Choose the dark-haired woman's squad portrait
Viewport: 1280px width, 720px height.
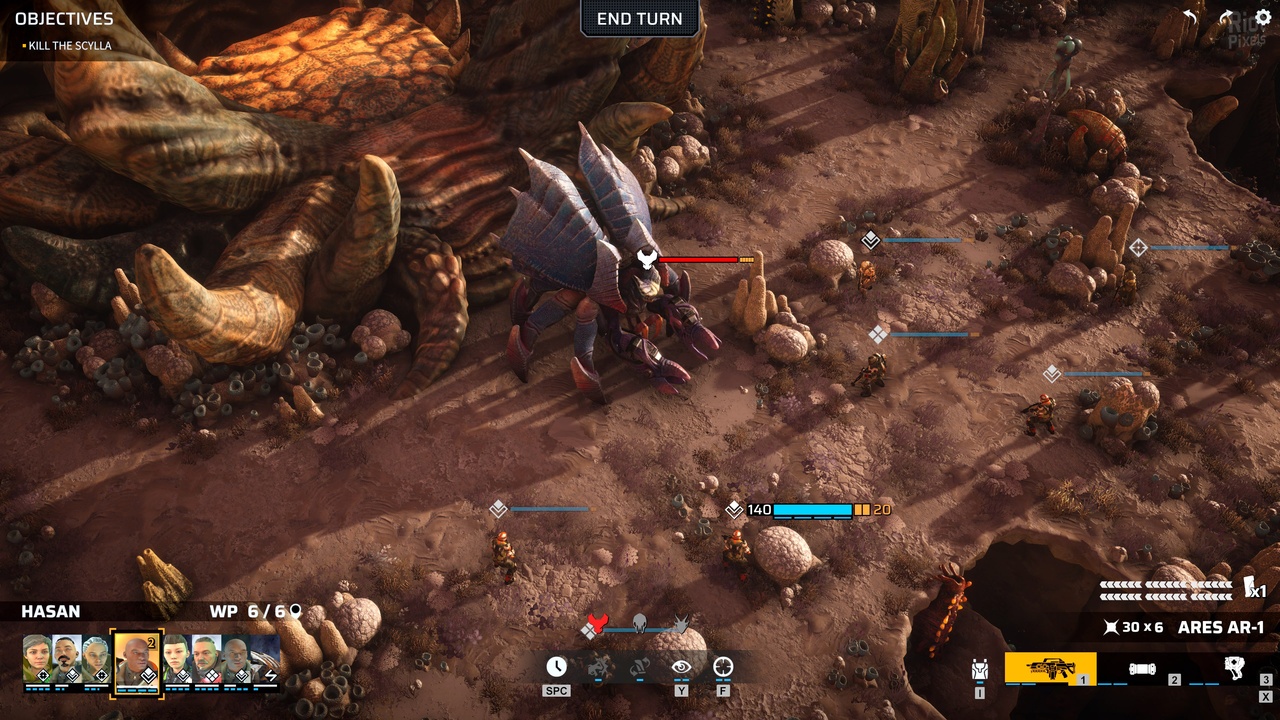tap(177, 660)
